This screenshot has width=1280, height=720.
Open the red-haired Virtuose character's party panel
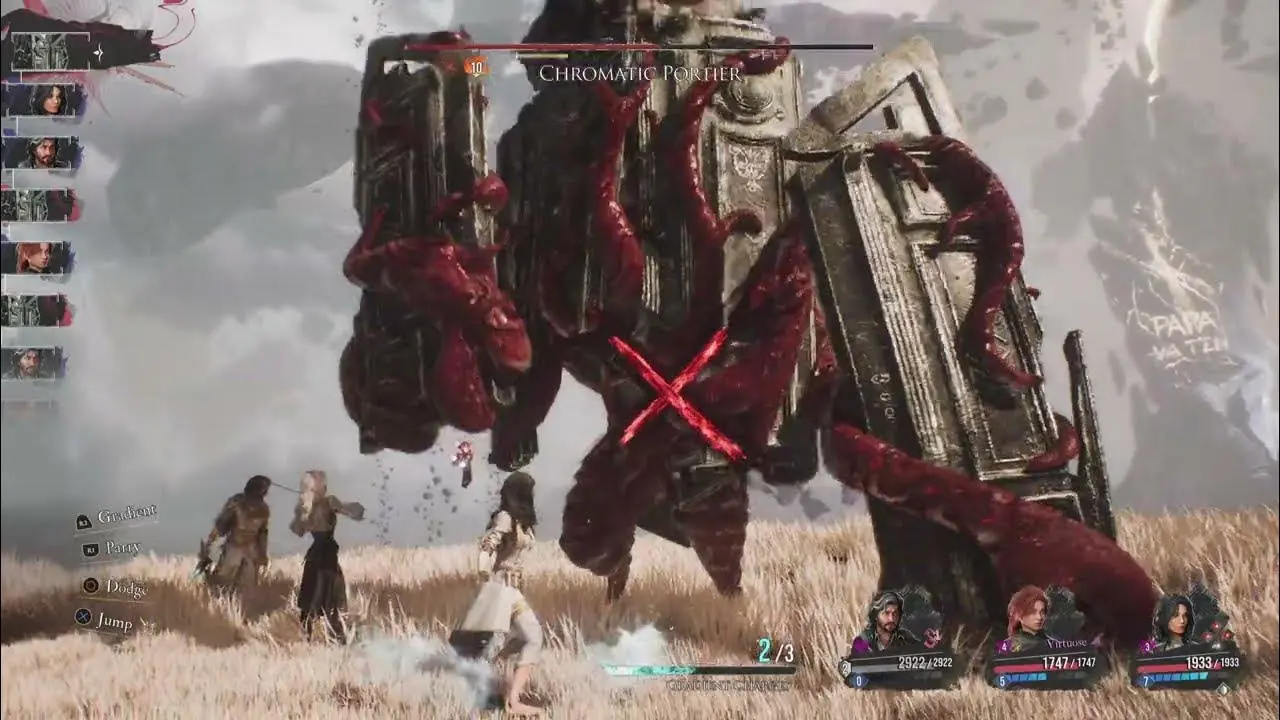pyautogui.click(x=1050, y=640)
